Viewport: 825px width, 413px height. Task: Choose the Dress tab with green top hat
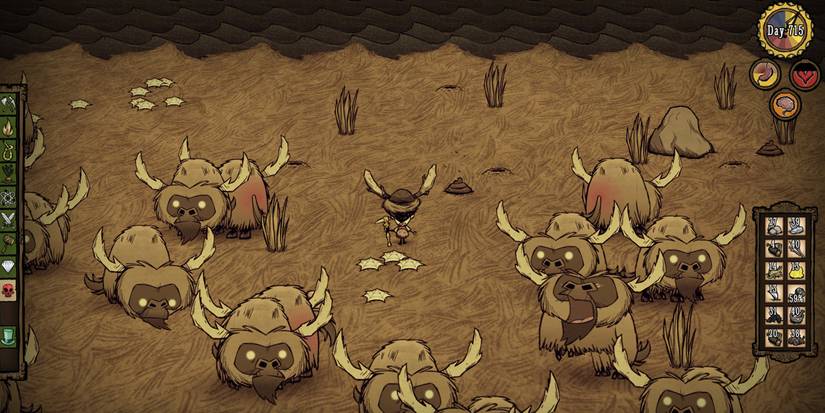point(8,334)
